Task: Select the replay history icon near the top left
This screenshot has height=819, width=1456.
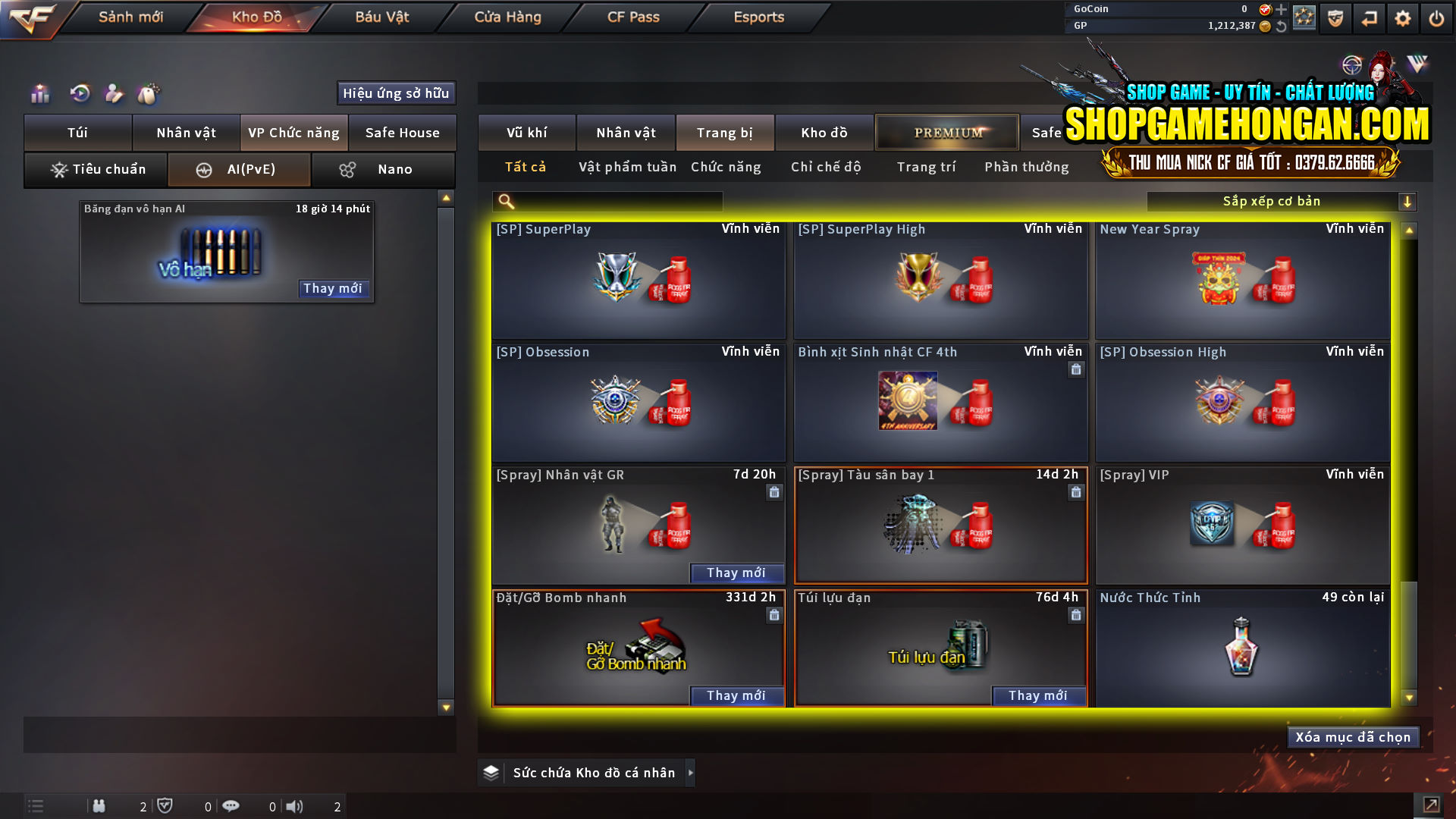Action: coord(80,93)
